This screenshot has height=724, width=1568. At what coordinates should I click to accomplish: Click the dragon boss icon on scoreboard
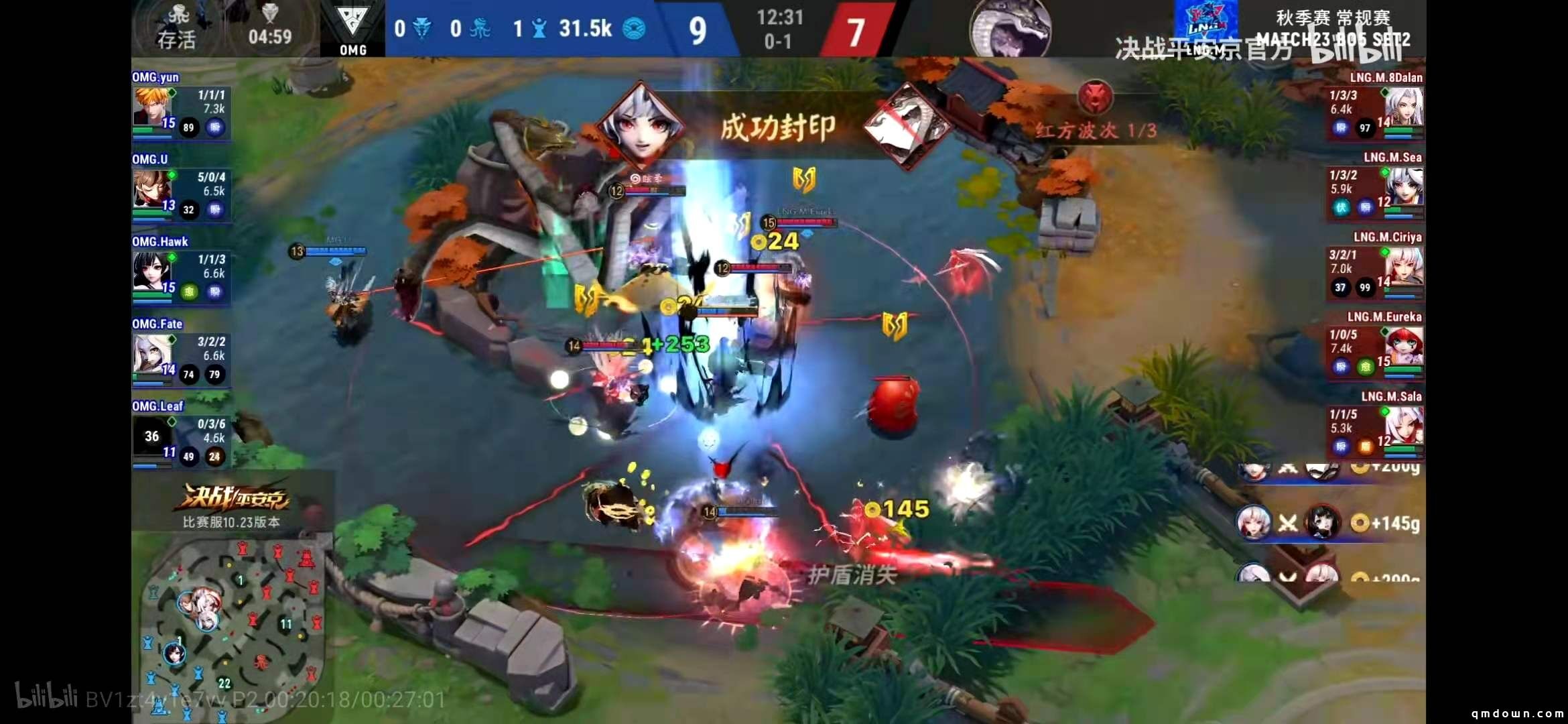click(x=1010, y=28)
